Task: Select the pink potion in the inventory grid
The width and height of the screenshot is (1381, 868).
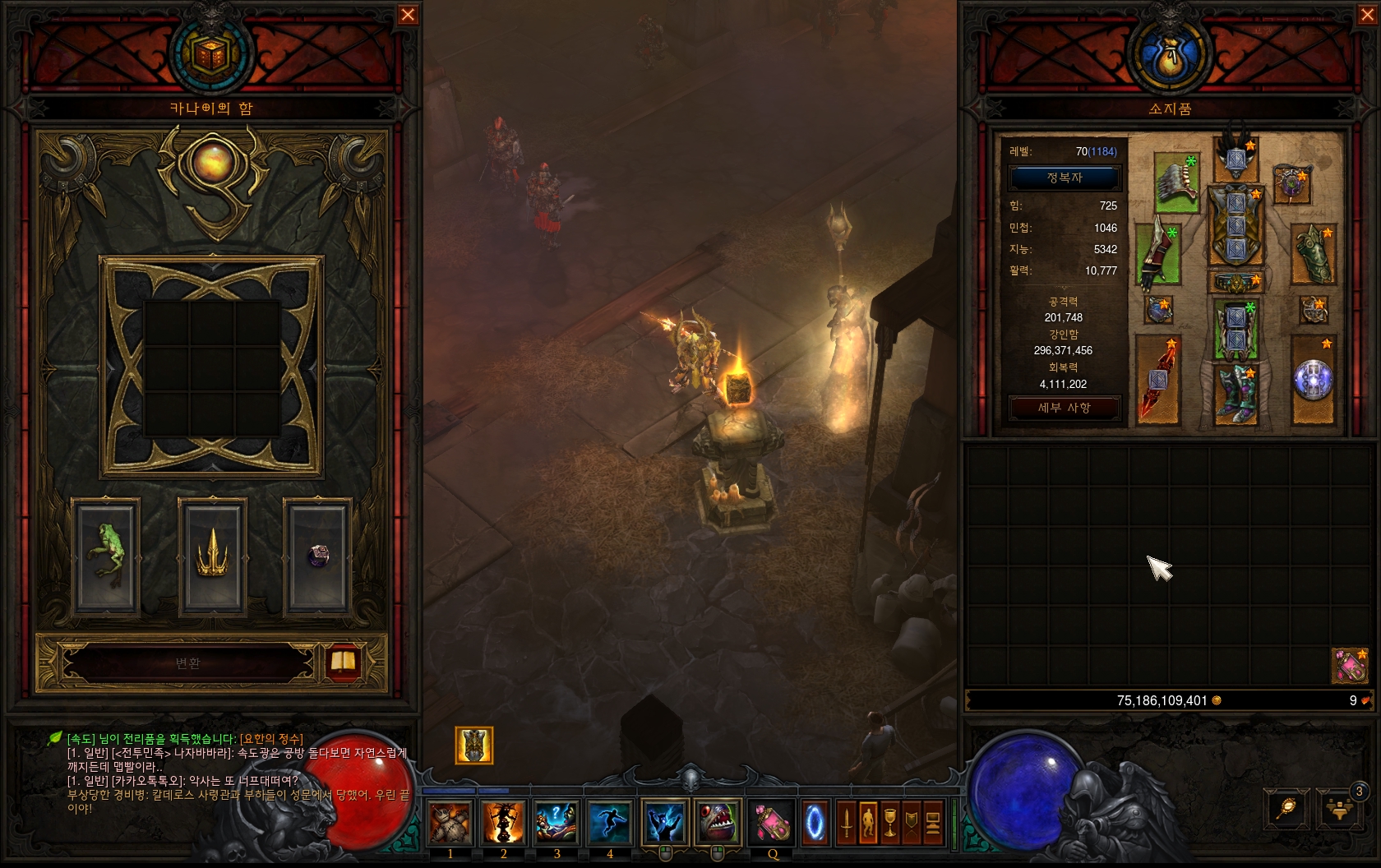Action: (x=1350, y=666)
